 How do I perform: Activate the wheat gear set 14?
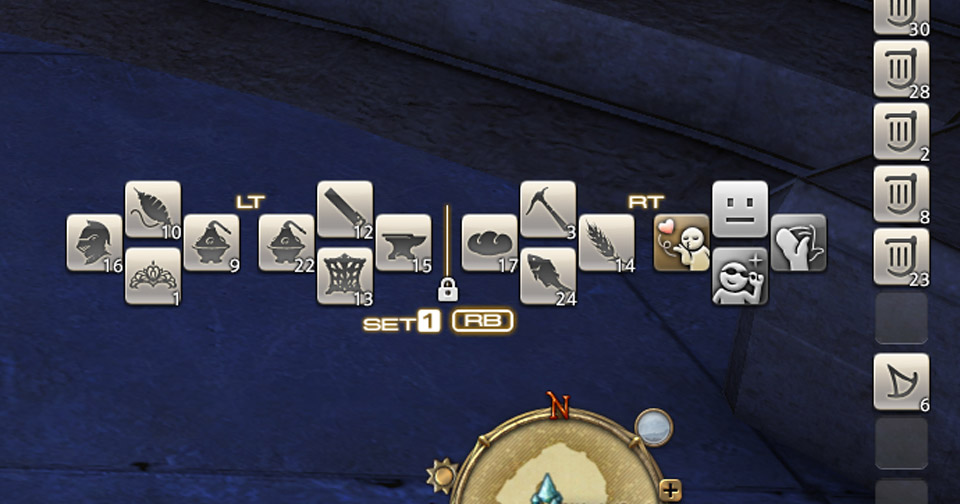point(606,243)
